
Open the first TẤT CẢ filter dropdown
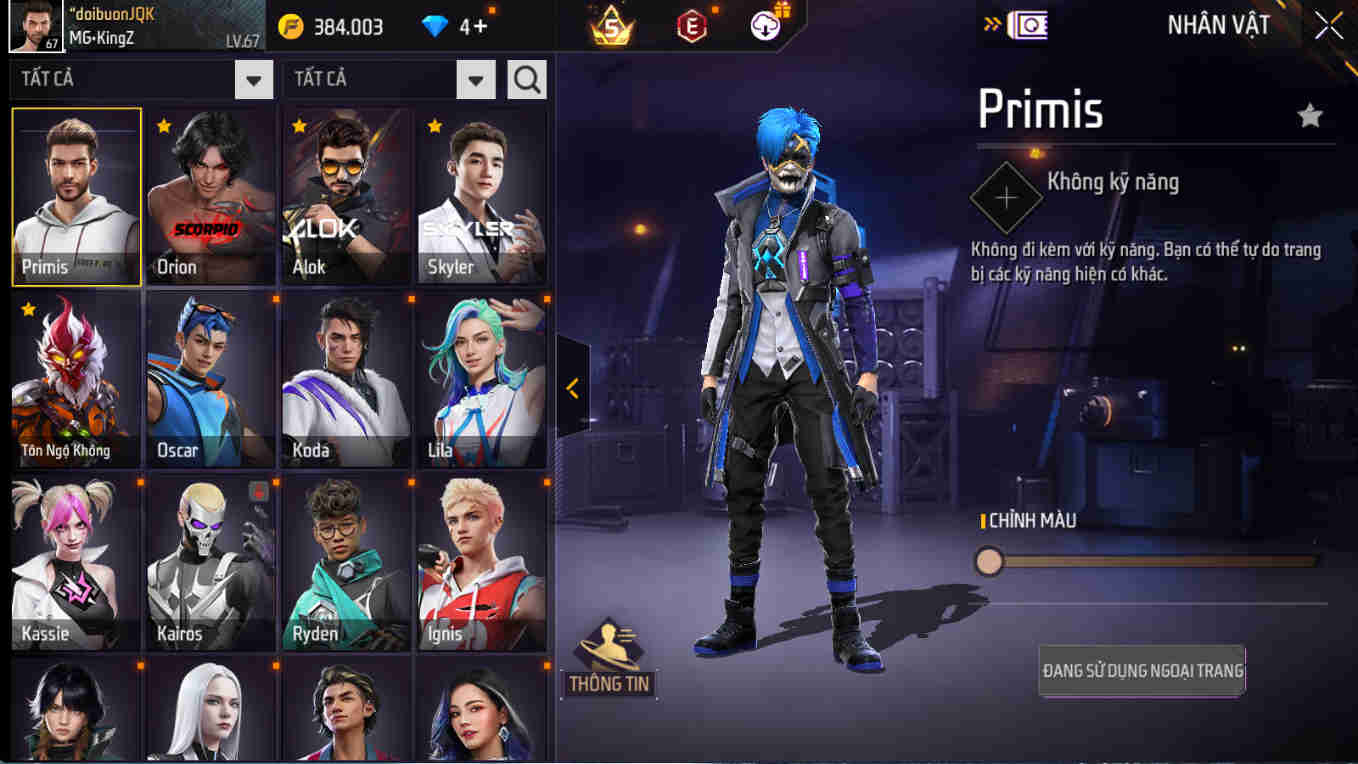click(140, 79)
